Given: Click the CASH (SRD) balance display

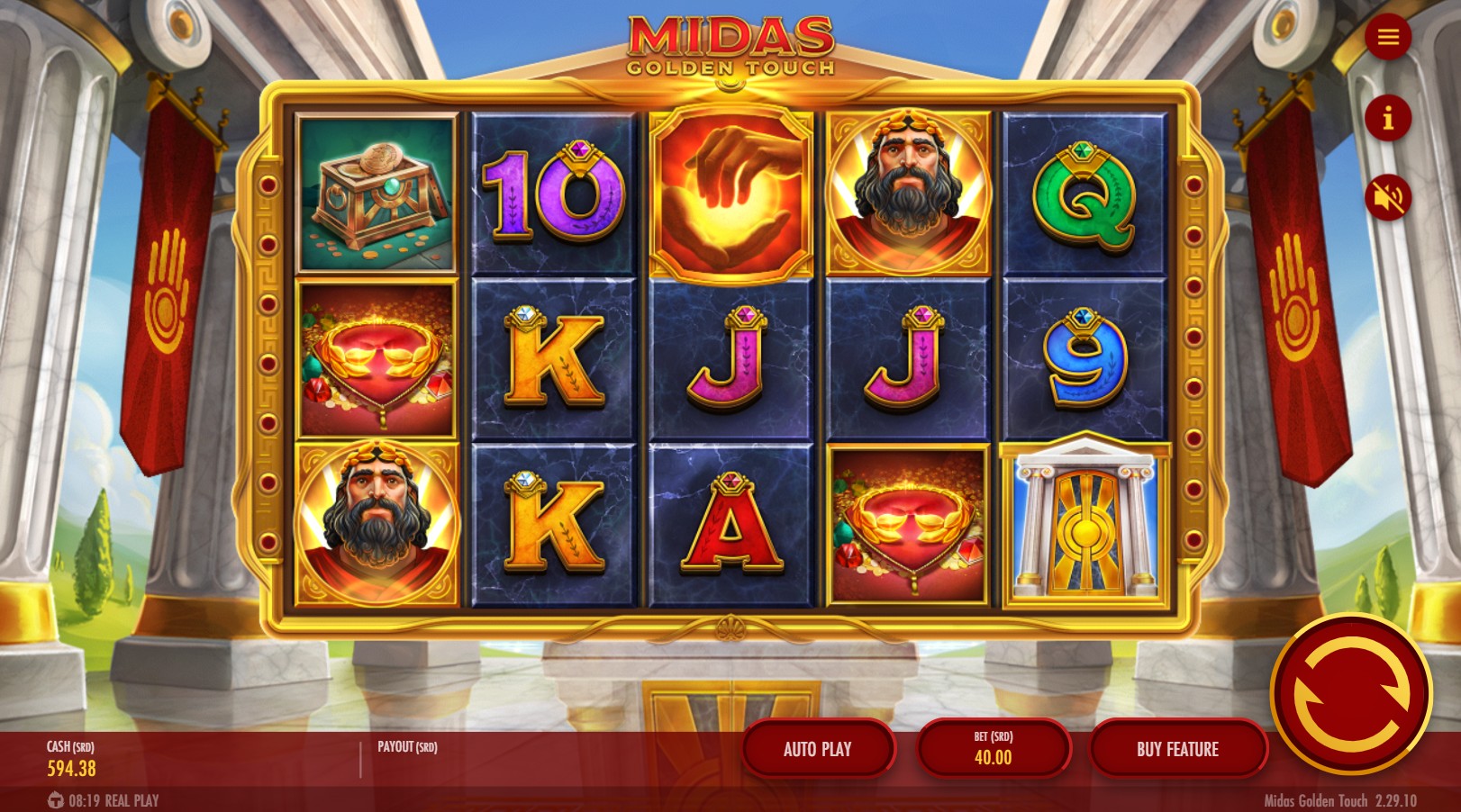Looking at the screenshot, I should (69, 759).
